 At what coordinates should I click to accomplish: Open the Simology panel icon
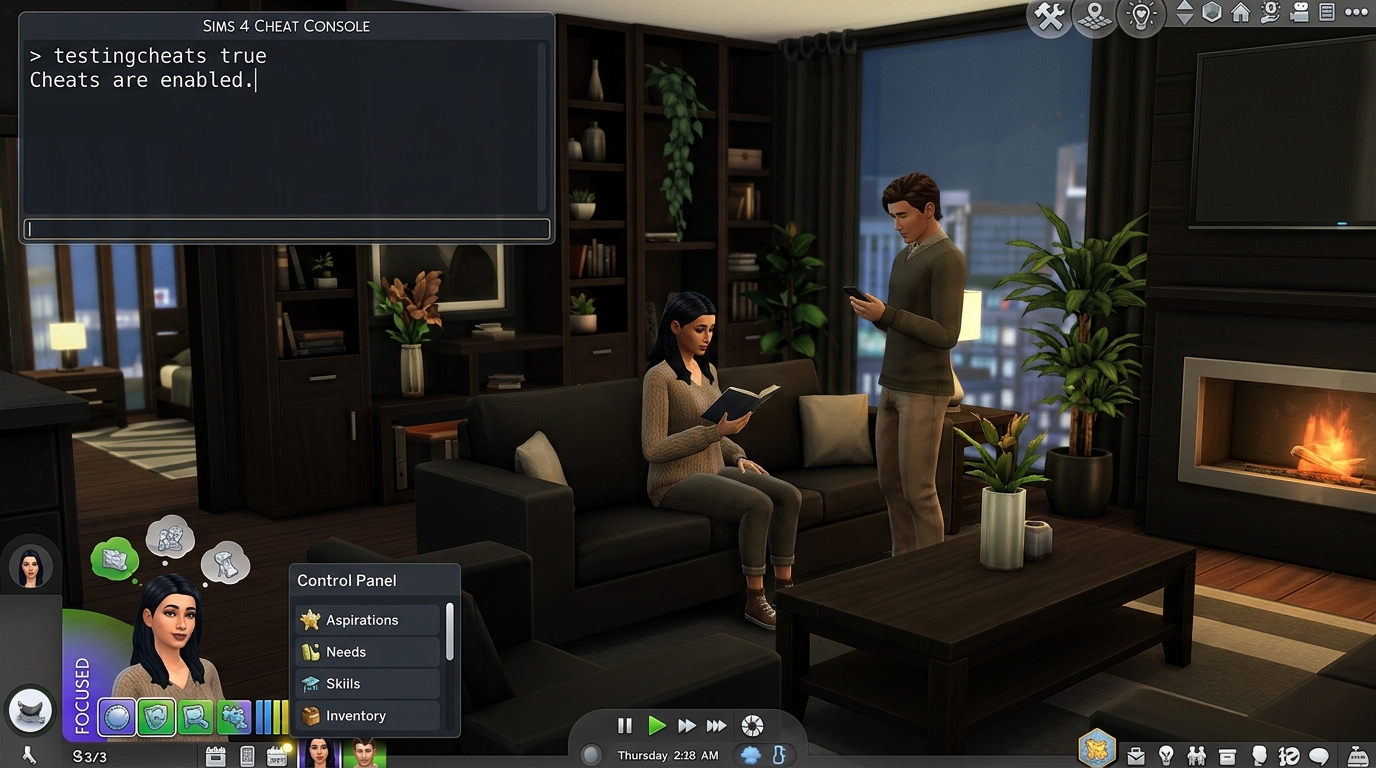click(1258, 756)
